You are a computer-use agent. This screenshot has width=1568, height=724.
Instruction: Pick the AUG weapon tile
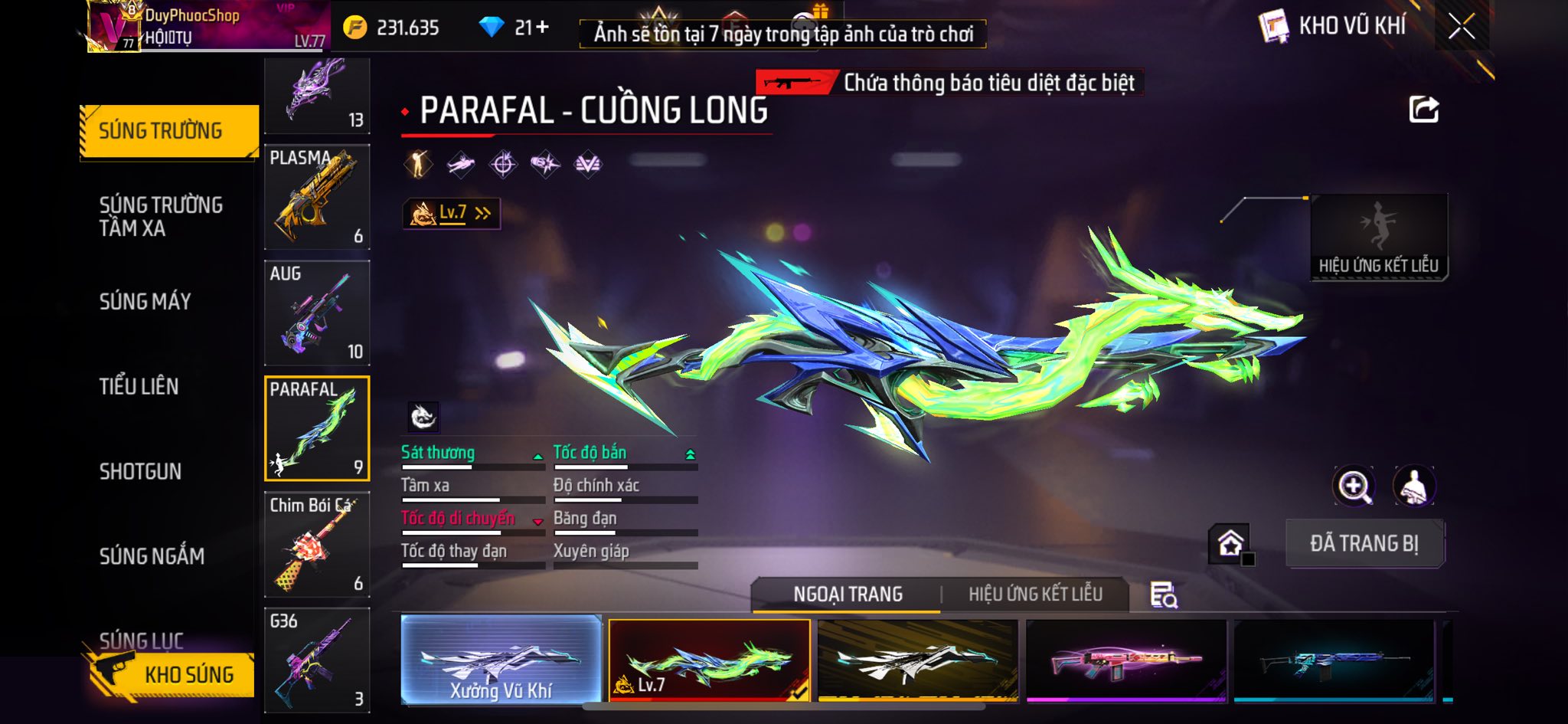tap(317, 313)
